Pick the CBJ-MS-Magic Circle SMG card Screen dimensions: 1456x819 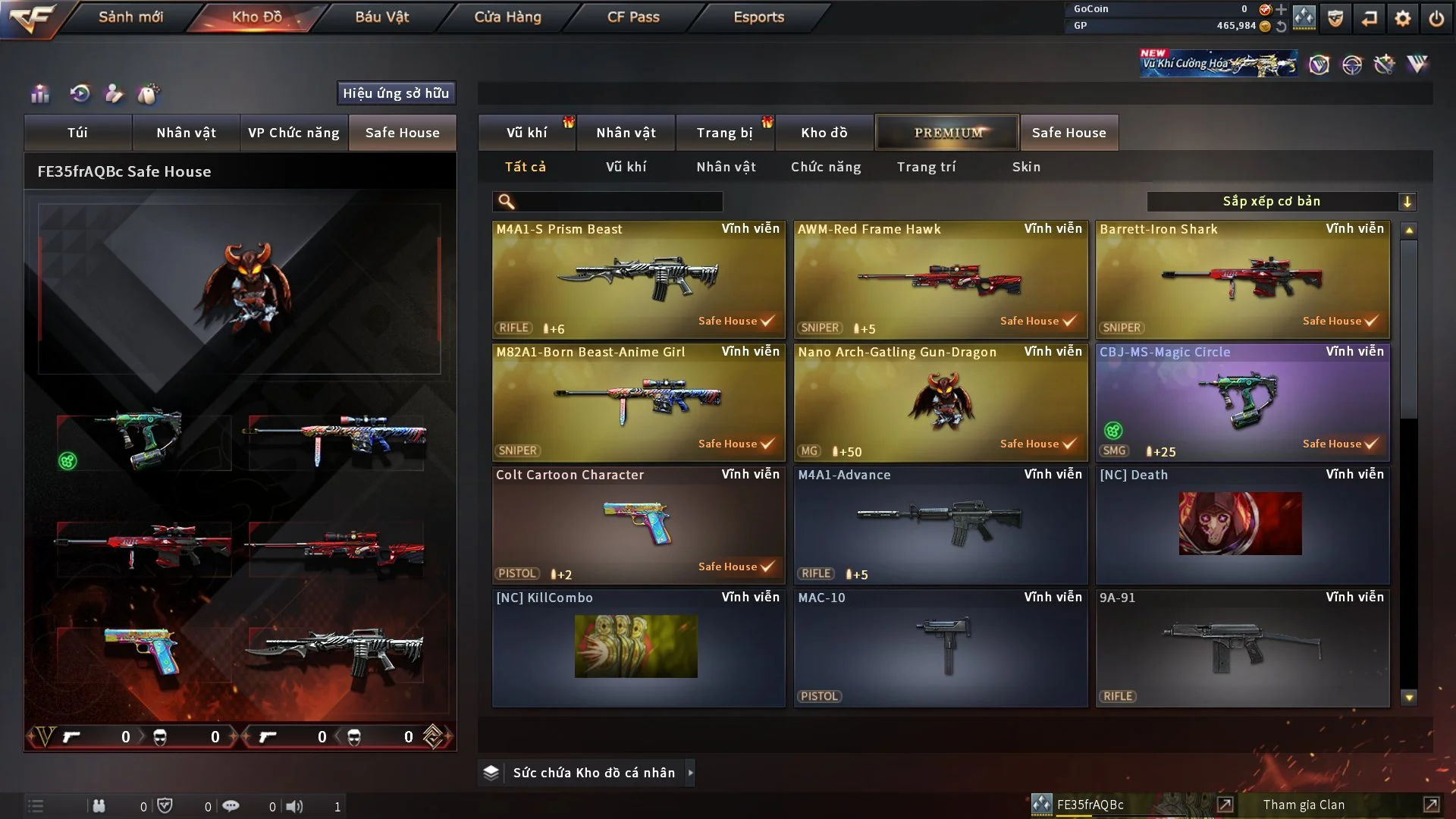click(x=1242, y=403)
